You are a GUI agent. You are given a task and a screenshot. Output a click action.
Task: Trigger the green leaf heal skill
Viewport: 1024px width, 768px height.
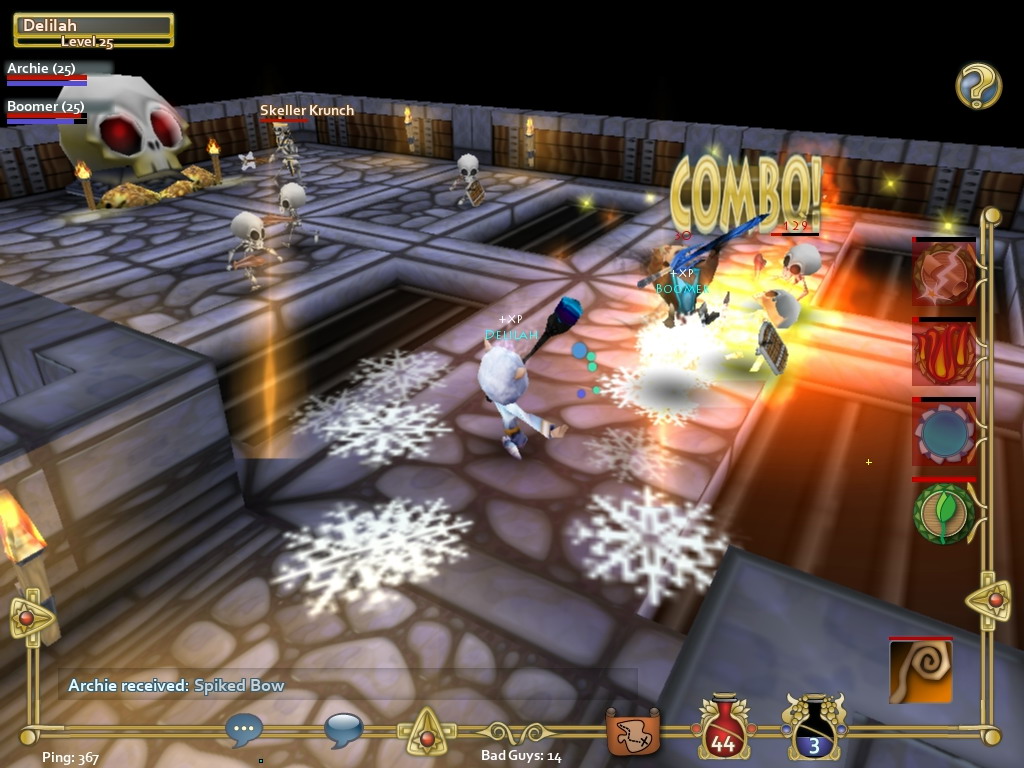943,513
